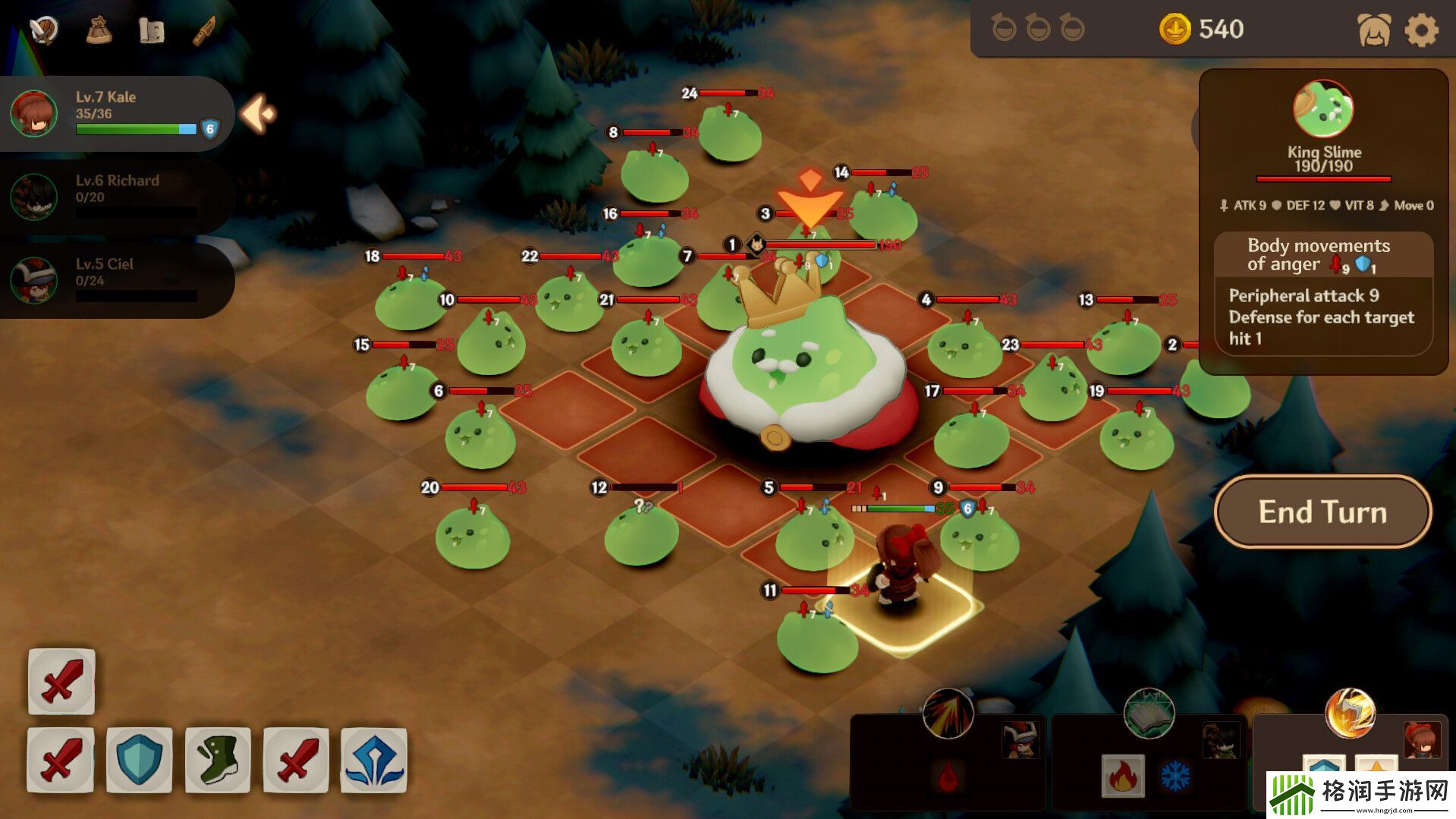Open the sword and shield equipment icon
Image resolution: width=1456 pixels, height=819 pixels.
coord(43,30)
